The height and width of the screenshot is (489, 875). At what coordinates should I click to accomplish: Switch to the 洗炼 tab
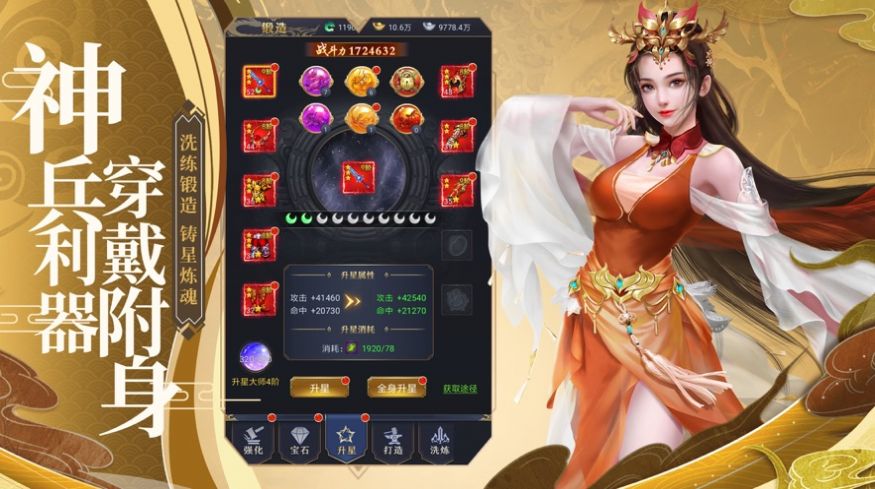click(x=440, y=442)
